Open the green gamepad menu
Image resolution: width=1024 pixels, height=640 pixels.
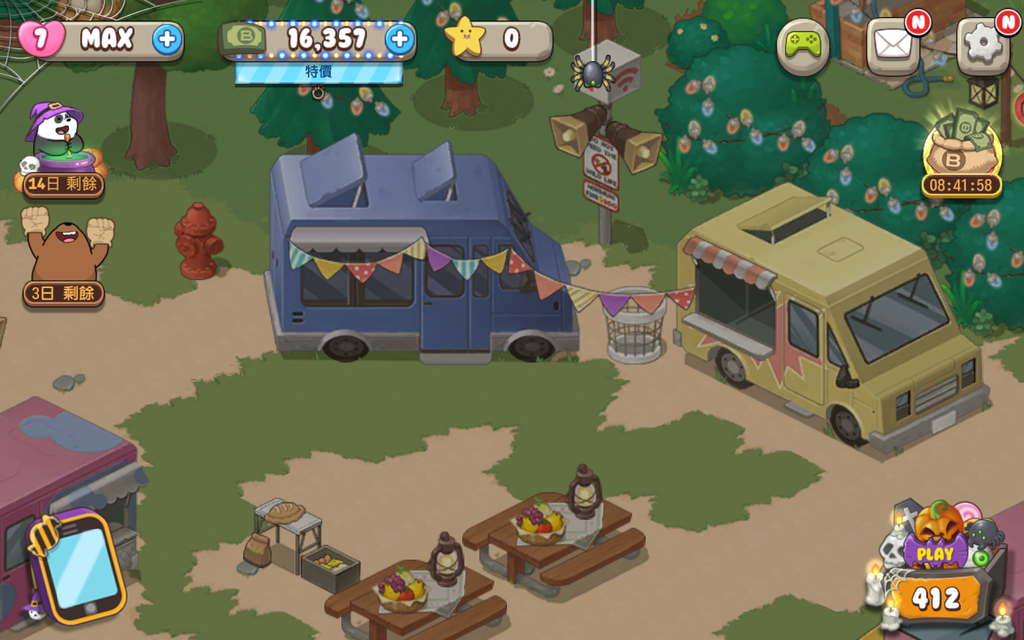[802, 45]
